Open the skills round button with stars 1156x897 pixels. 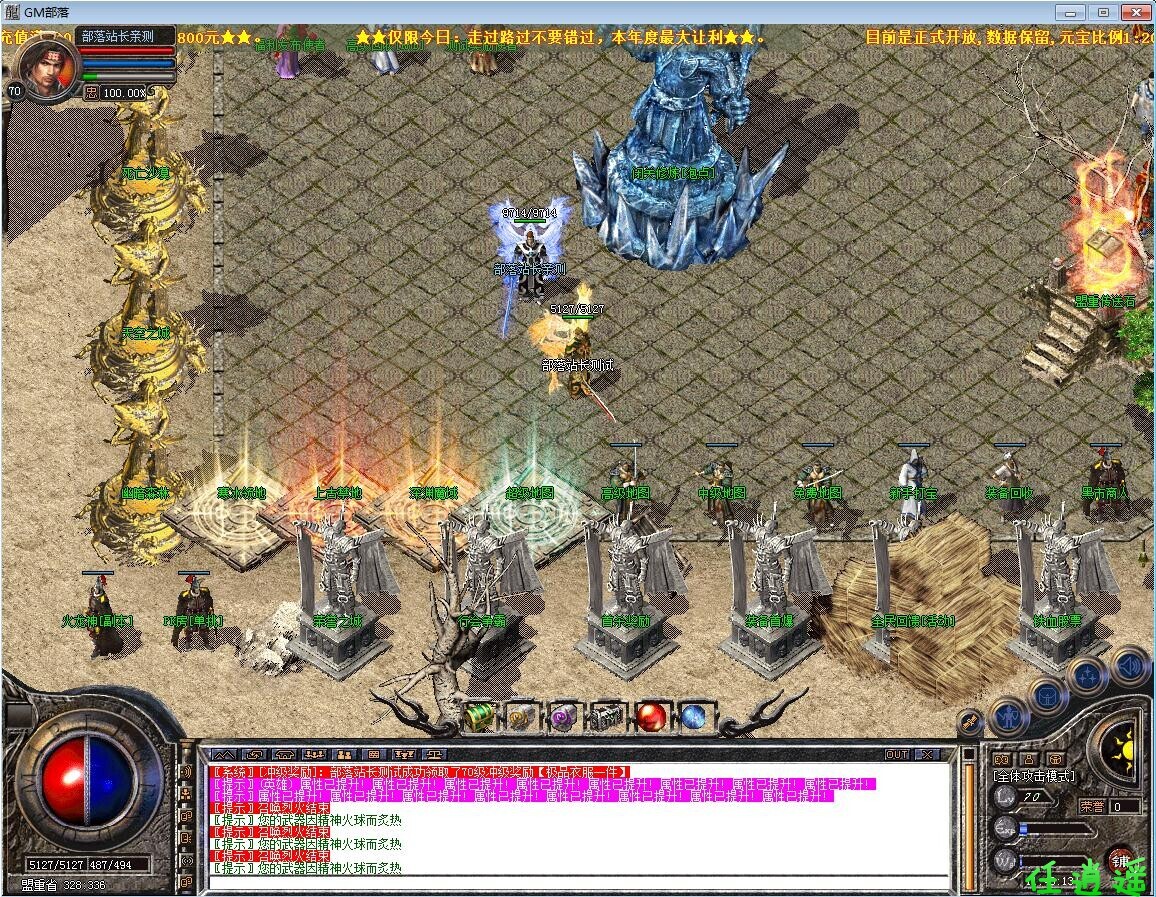1087,676
